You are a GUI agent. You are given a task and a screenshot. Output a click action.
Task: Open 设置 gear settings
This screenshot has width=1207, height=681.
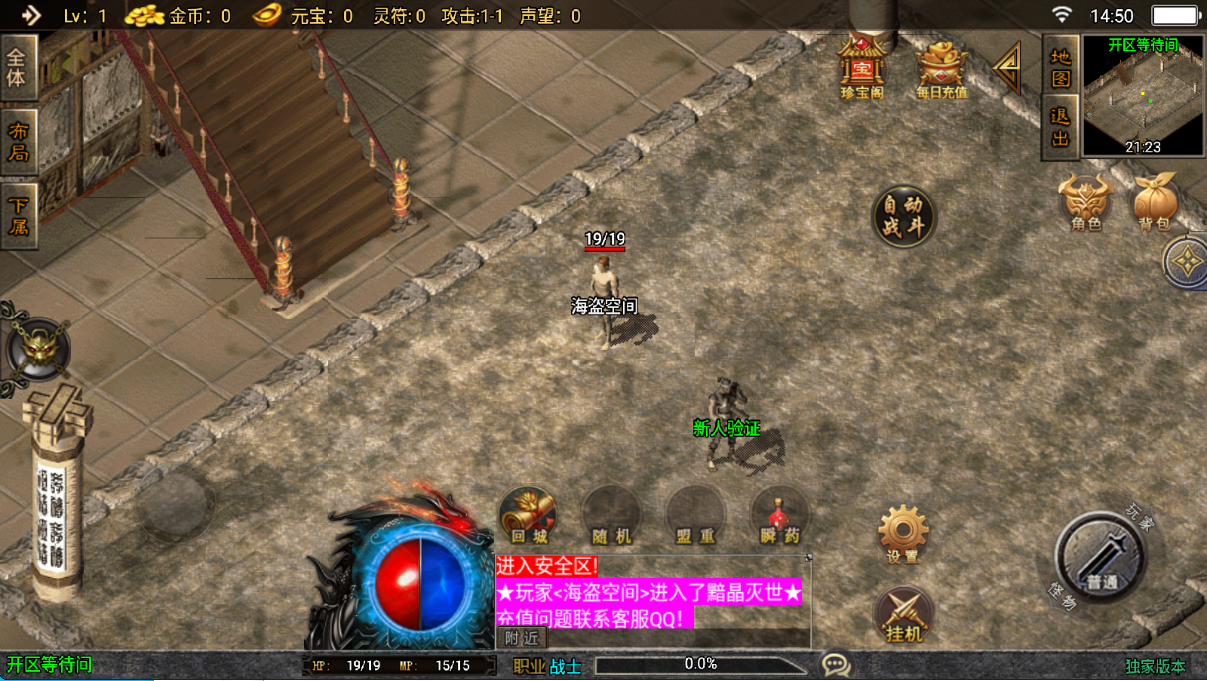903,532
